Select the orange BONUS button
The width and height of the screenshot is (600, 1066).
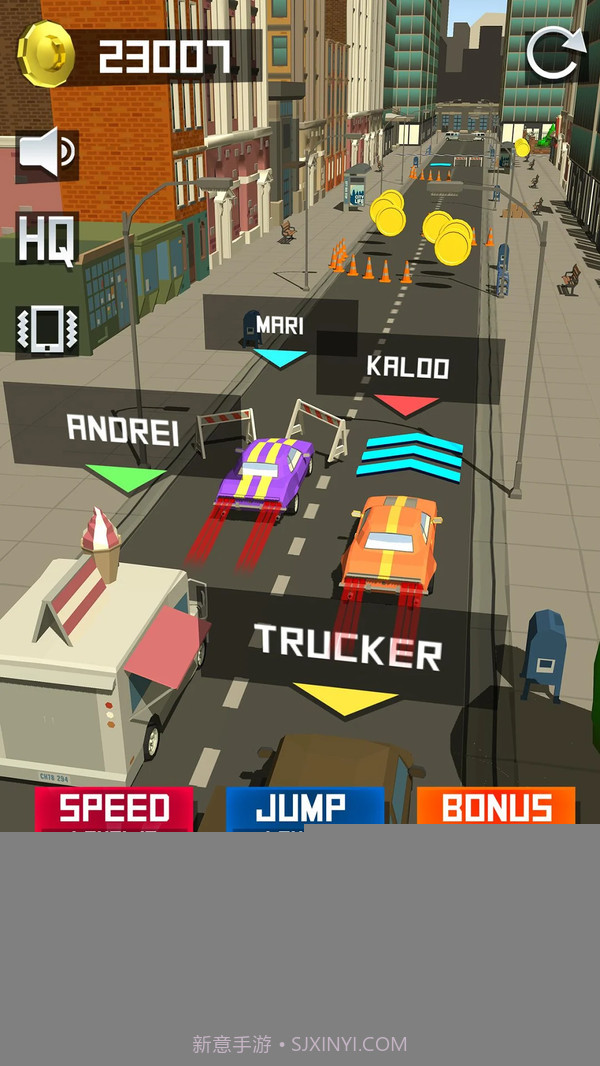(496, 808)
